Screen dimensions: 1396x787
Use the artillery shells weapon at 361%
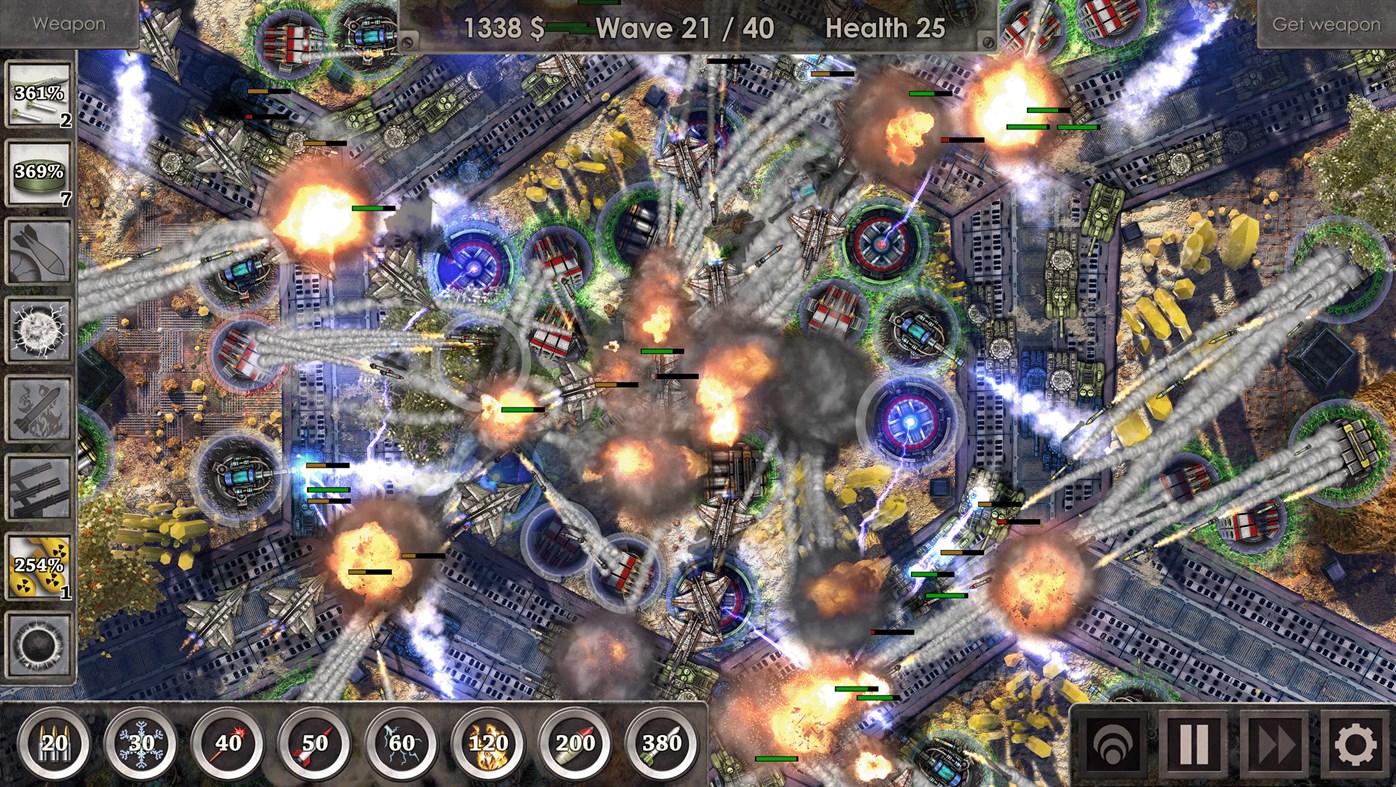tap(39, 95)
